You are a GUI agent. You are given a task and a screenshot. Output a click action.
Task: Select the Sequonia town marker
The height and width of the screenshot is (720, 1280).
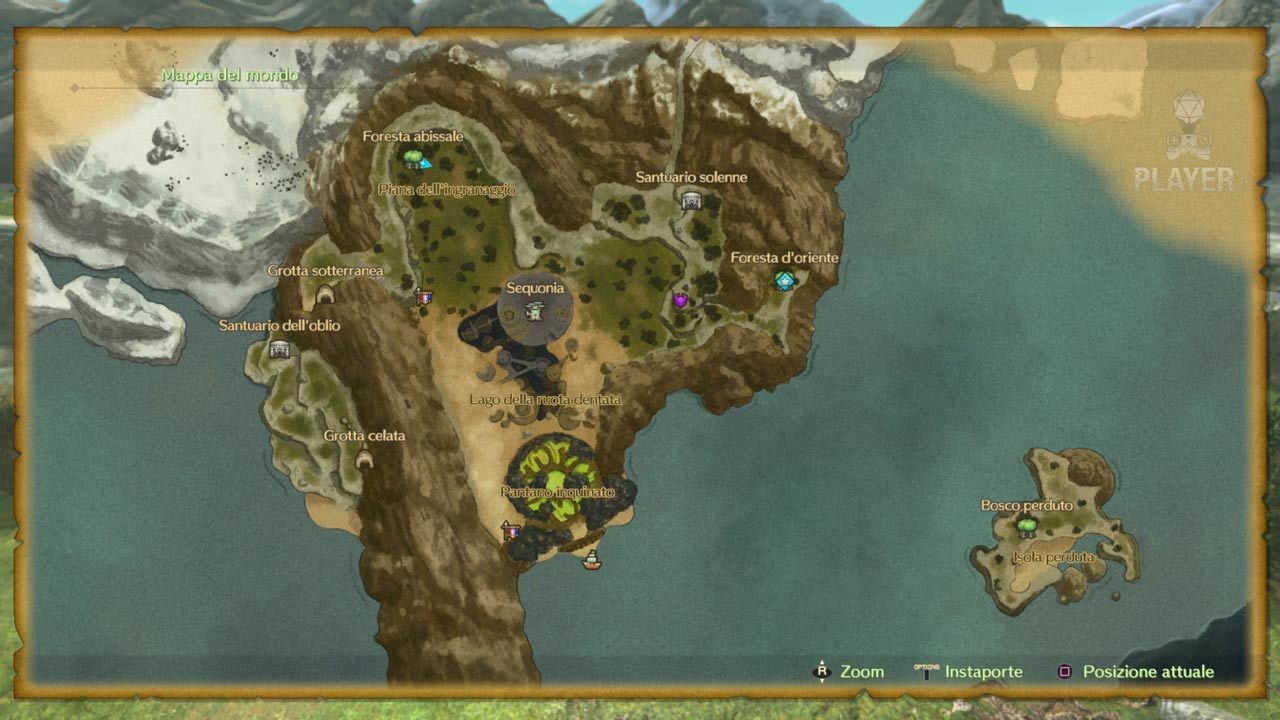click(x=535, y=313)
